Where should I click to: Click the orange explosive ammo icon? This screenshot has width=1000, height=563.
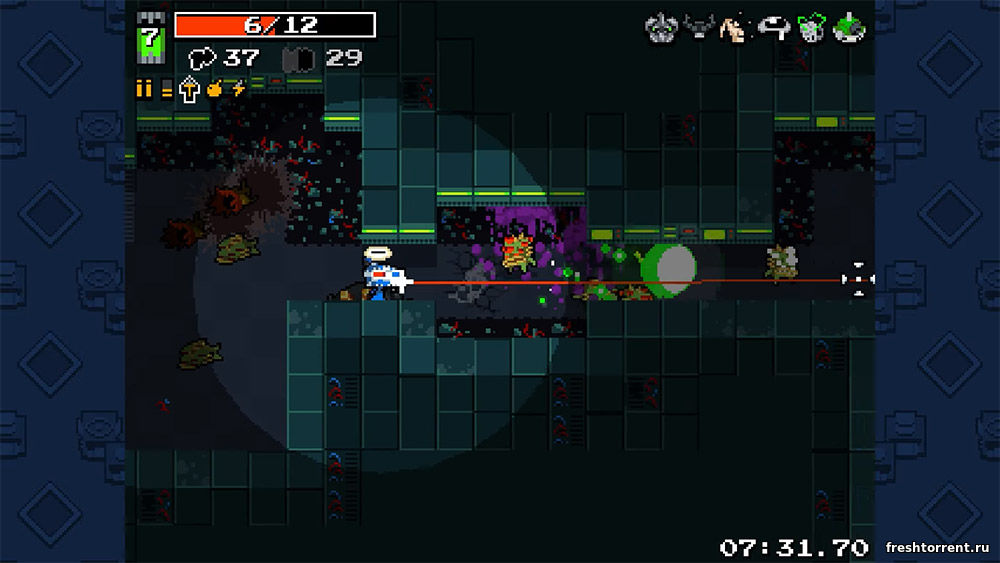pos(214,89)
